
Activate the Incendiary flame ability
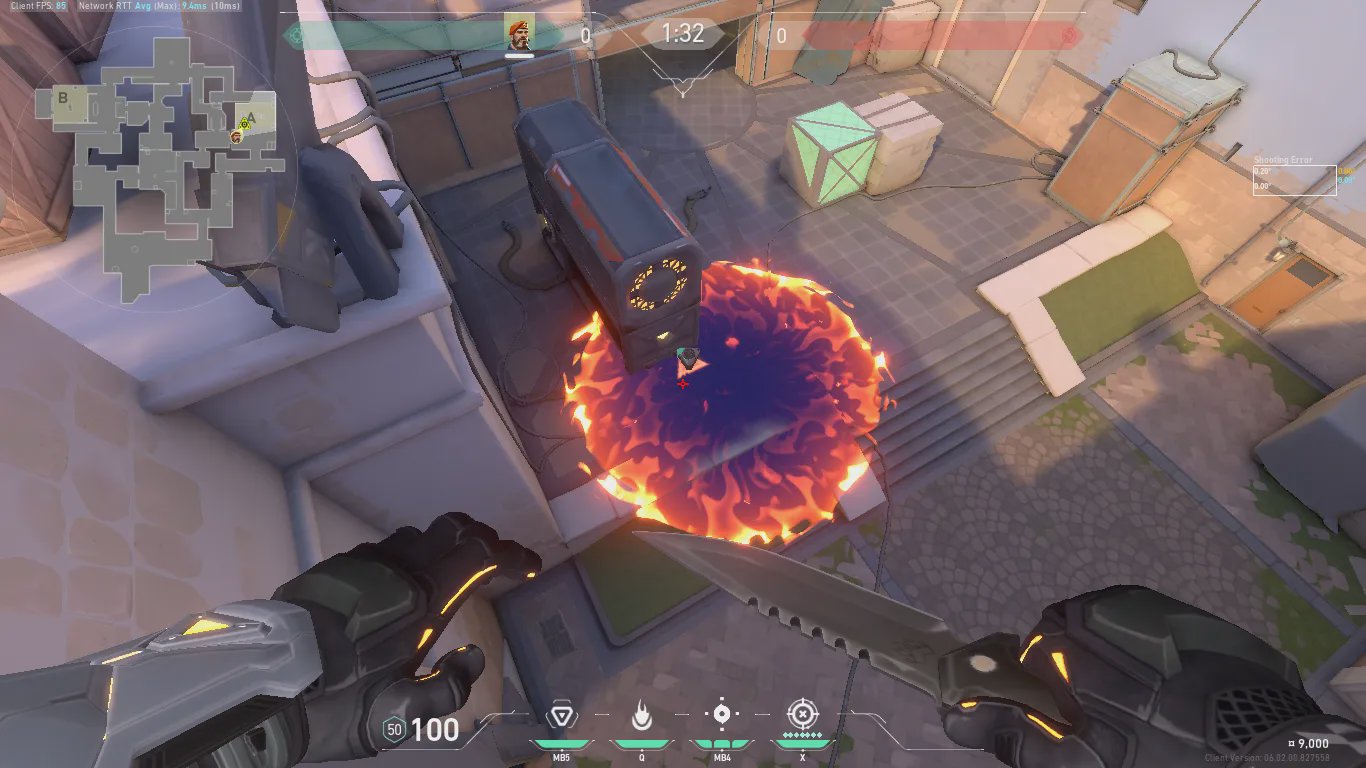click(x=641, y=715)
